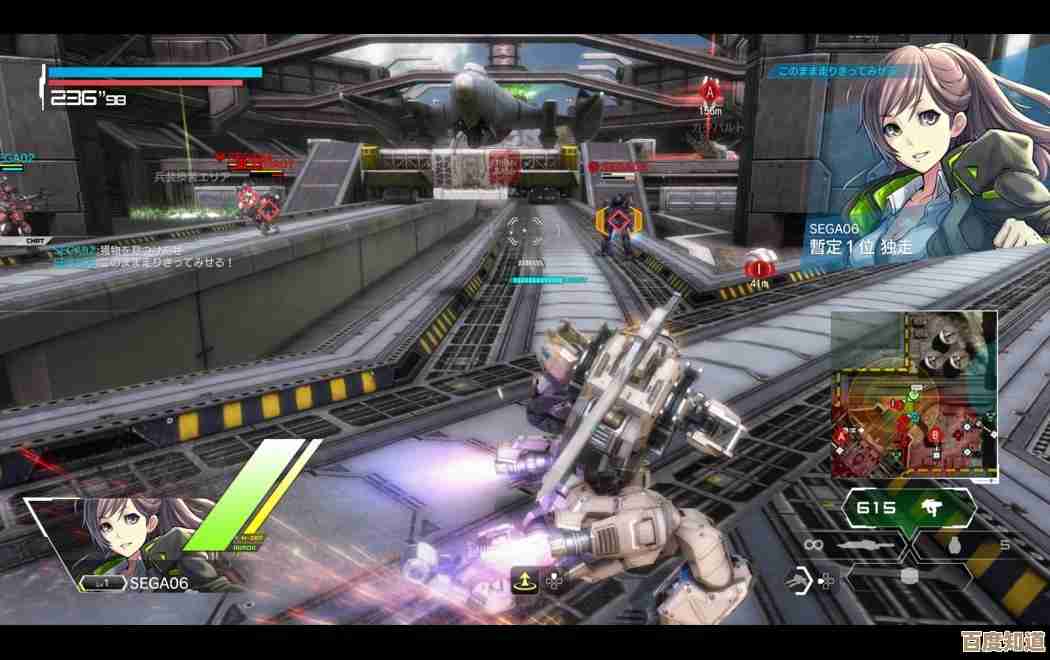
Task: Select the red A objective waypoint marker
Action: point(710,92)
